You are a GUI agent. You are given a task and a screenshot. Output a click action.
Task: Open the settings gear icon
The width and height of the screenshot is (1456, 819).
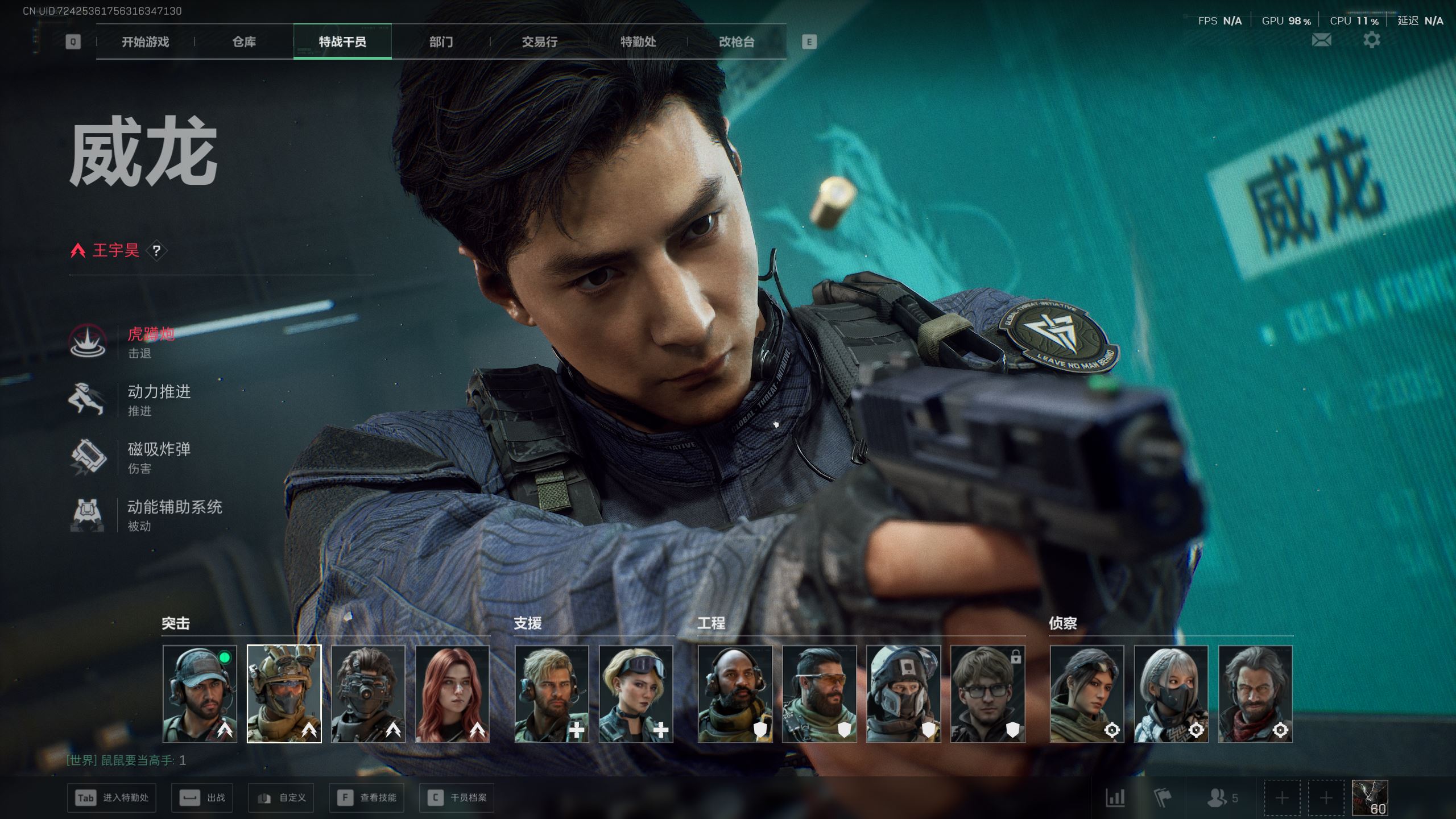coord(1371,40)
